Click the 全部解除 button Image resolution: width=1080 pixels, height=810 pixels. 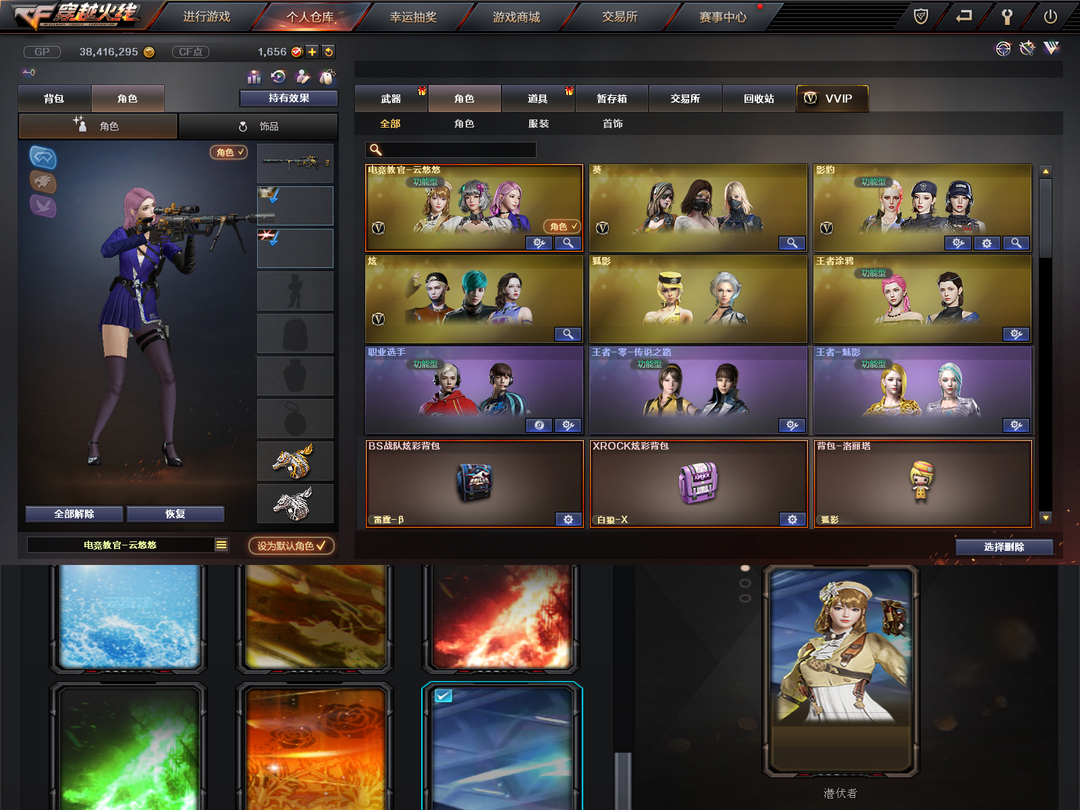click(74, 514)
